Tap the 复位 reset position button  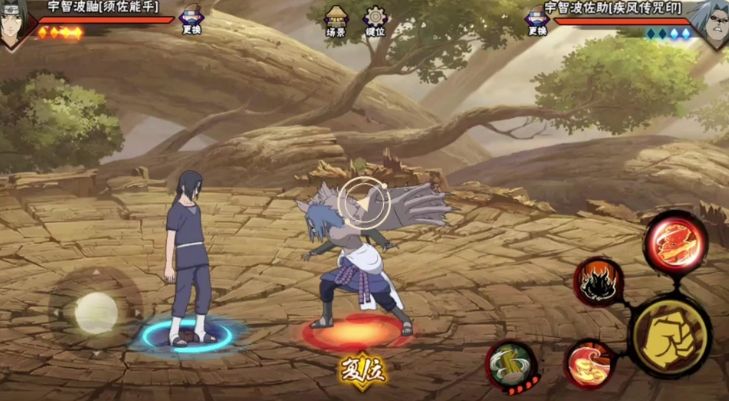coord(361,369)
